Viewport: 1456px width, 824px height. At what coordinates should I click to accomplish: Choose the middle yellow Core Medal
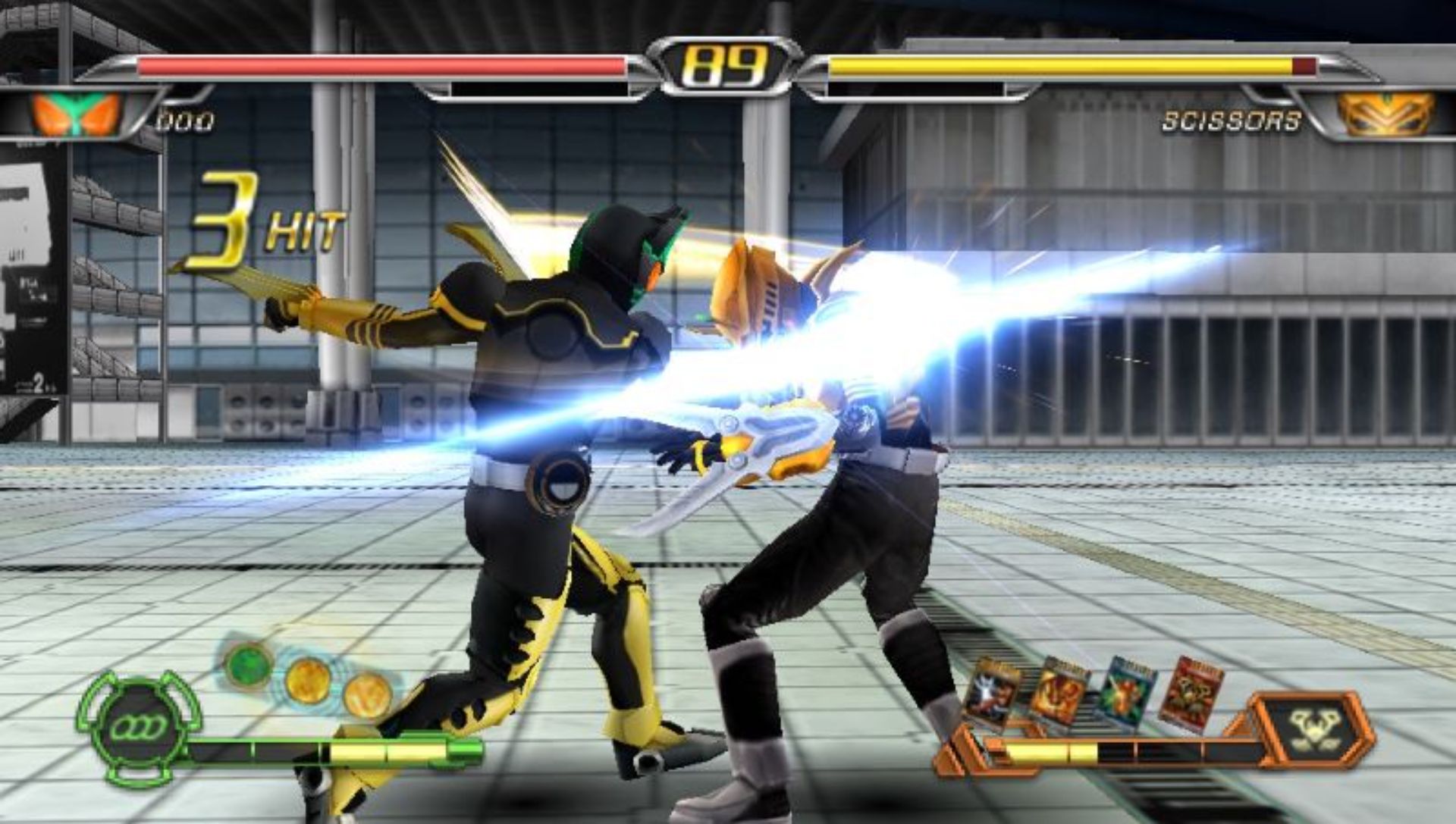(308, 680)
